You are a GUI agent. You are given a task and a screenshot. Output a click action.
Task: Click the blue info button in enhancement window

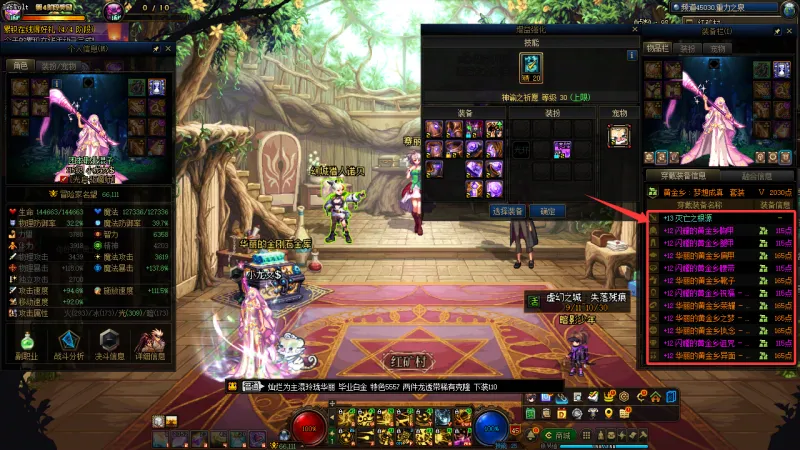coord(632,56)
